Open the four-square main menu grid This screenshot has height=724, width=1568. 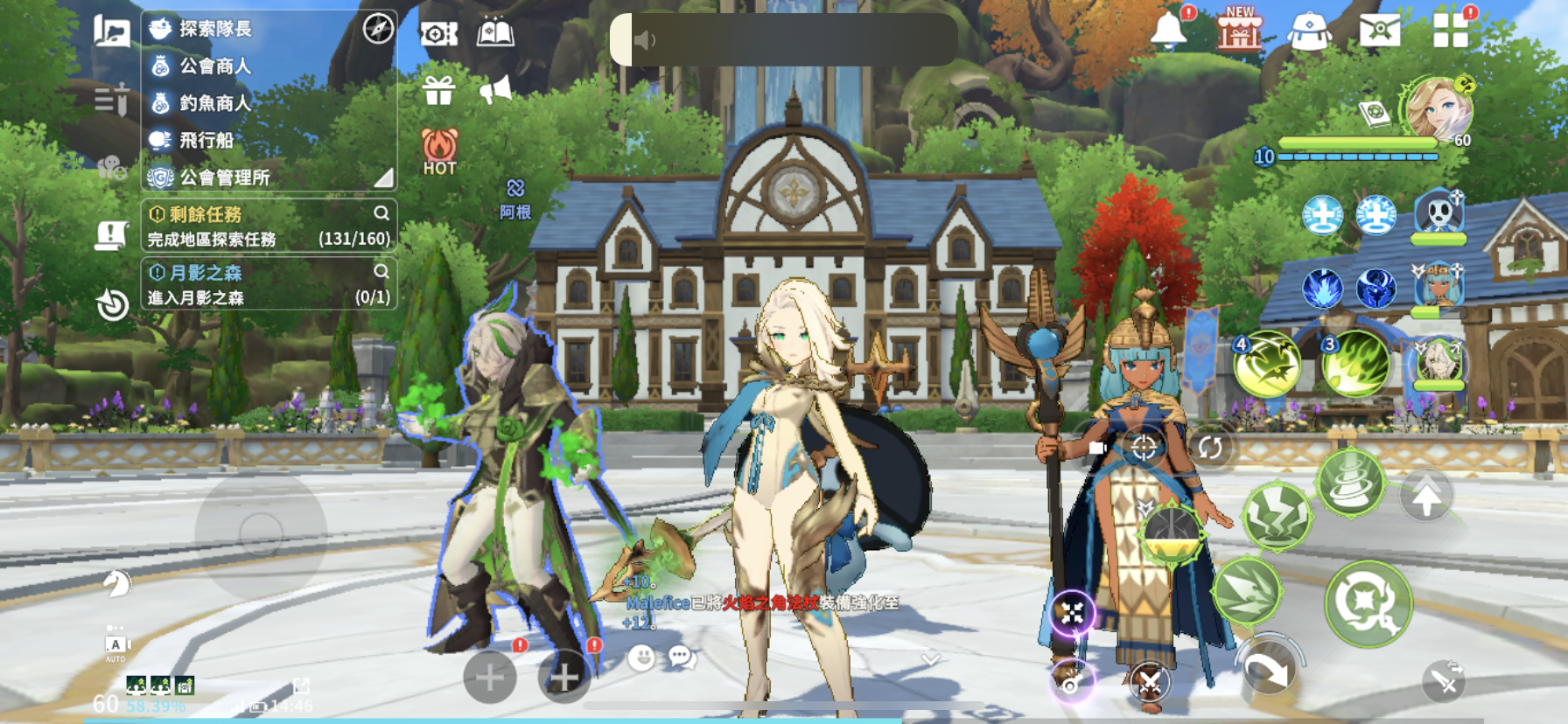click(1450, 31)
